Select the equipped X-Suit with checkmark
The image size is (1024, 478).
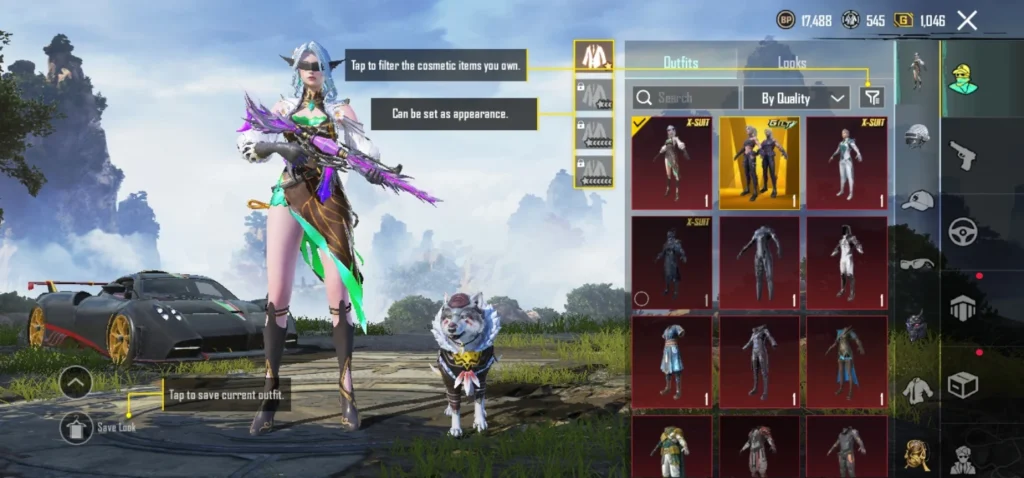coord(672,163)
